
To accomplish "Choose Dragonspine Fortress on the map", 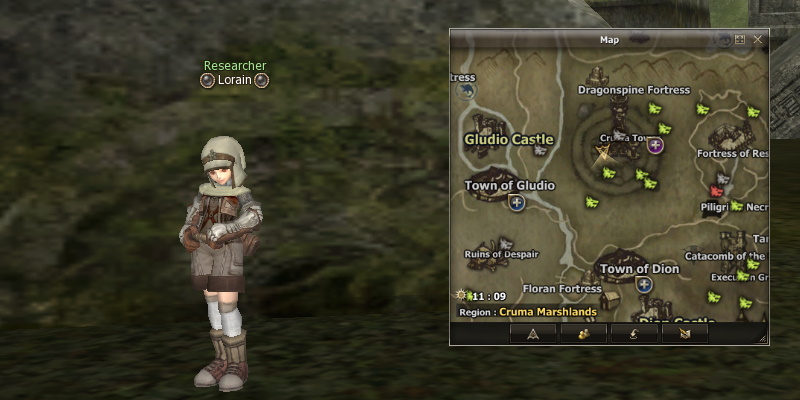I will point(634,90).
